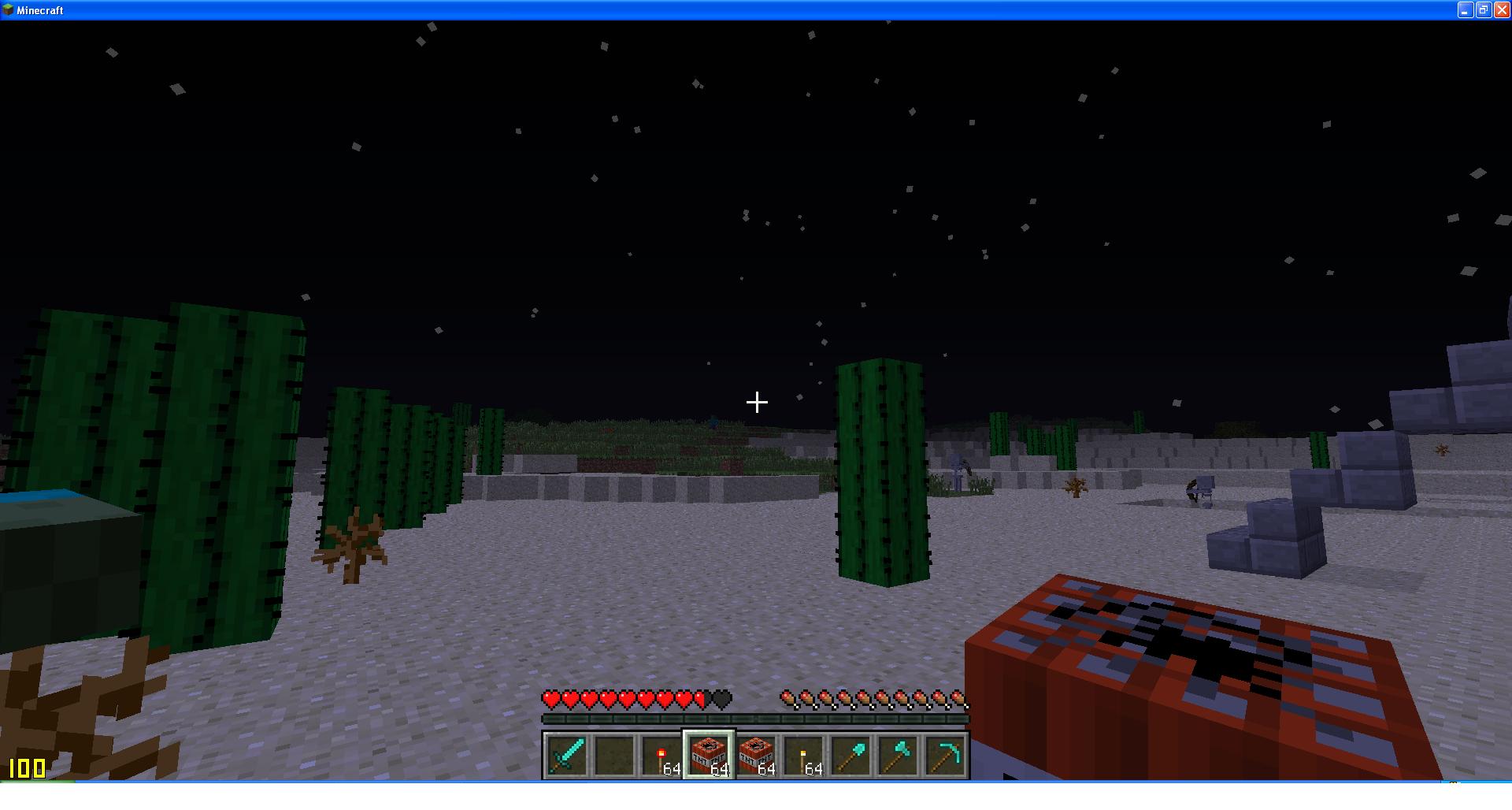
Task: Minimize the Minecraft window
Action: tap(1466, 10)
